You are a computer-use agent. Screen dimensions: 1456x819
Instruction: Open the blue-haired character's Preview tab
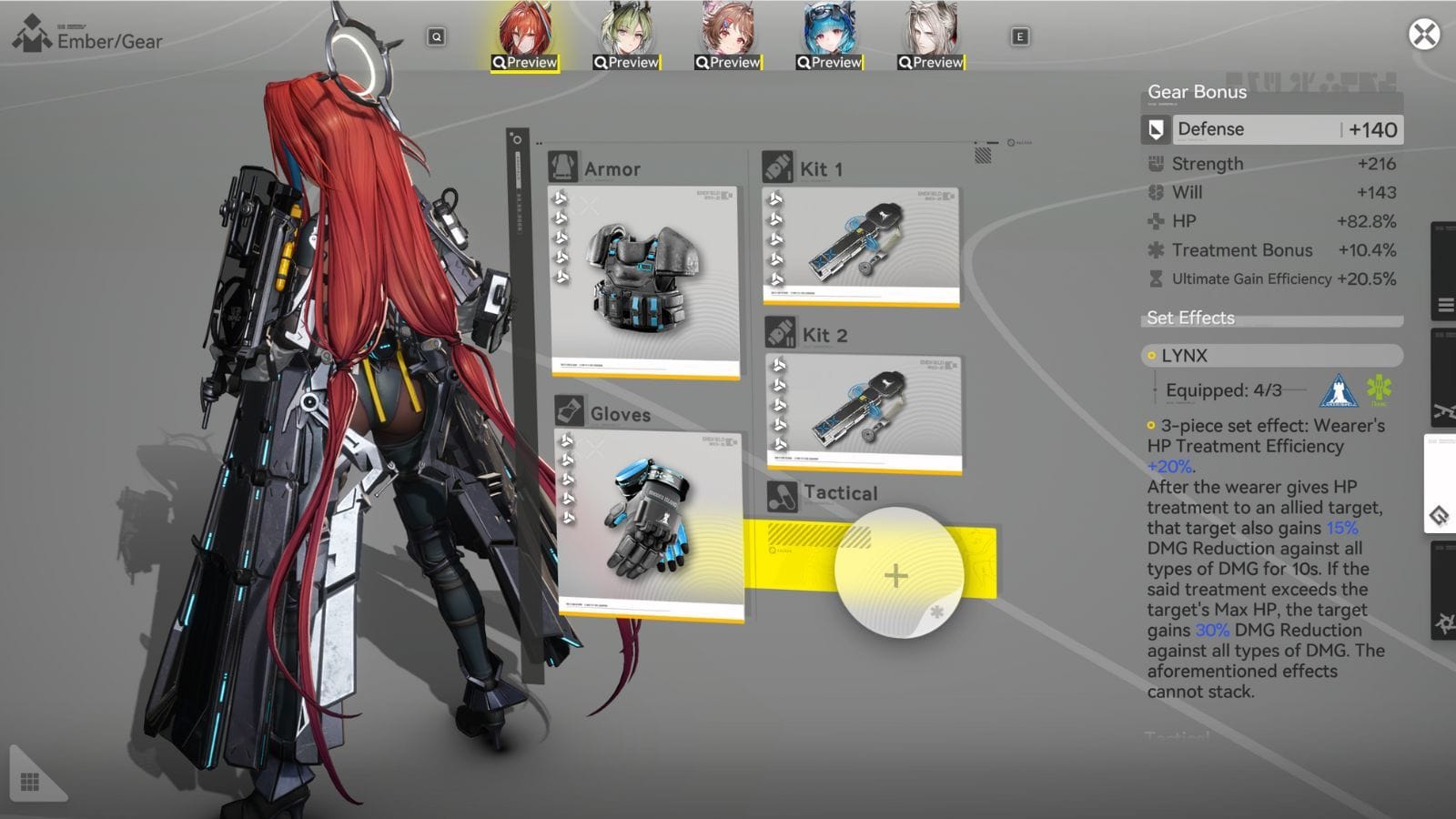tap(829, 63)
